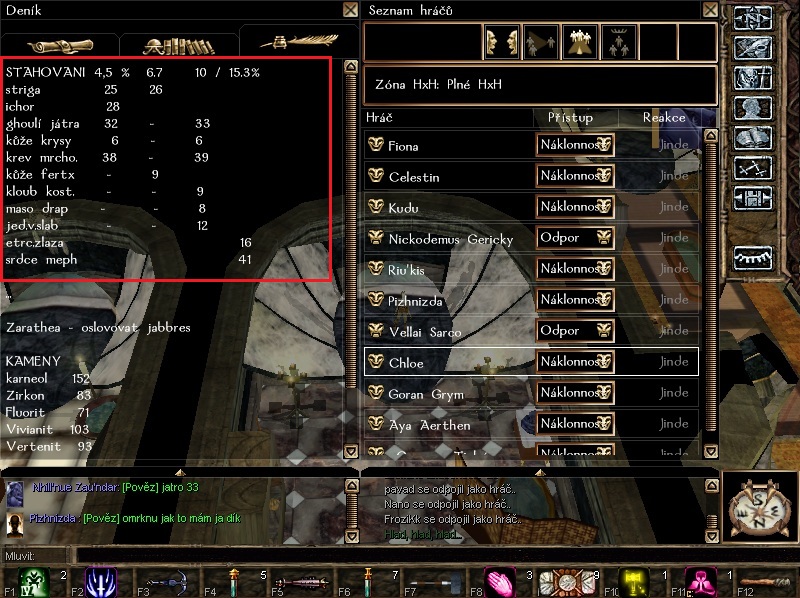Use the F8 pink hand quickslot
This screenshot has width=800, height=598.
point(500,581)
